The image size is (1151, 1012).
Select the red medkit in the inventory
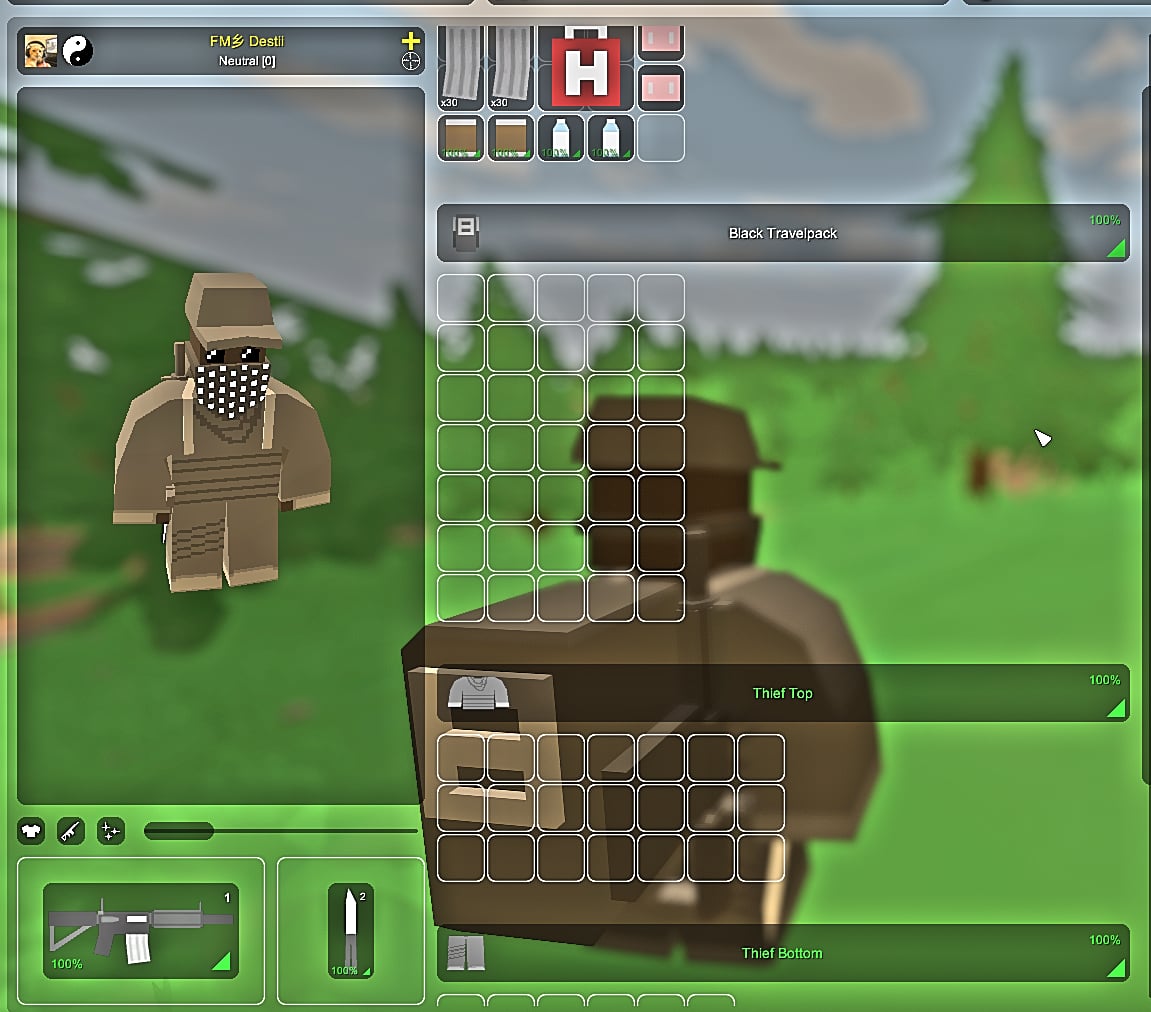tap(586, 70)
